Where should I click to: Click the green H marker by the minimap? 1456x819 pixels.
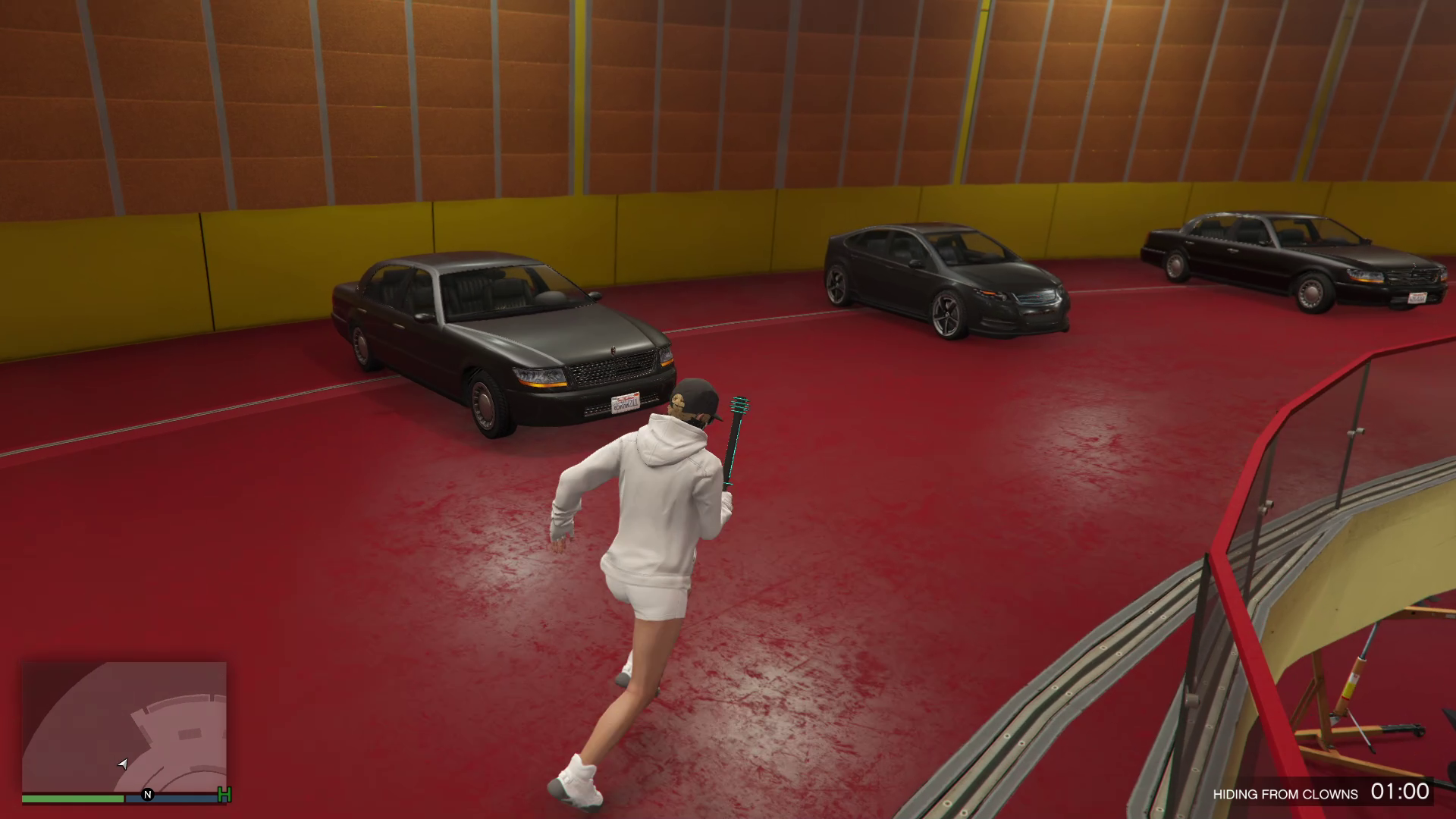click(x=224, y=795)
